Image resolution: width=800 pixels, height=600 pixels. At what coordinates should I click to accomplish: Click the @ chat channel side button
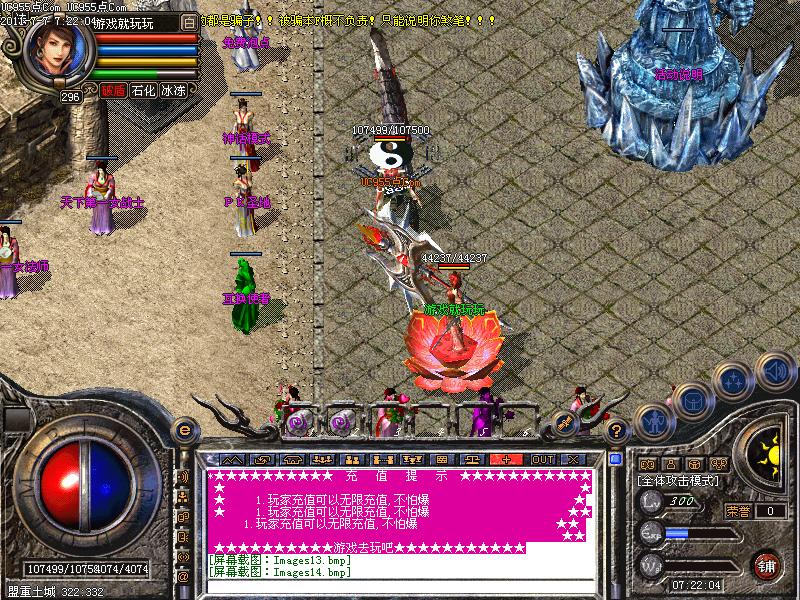tap(183, 576)
